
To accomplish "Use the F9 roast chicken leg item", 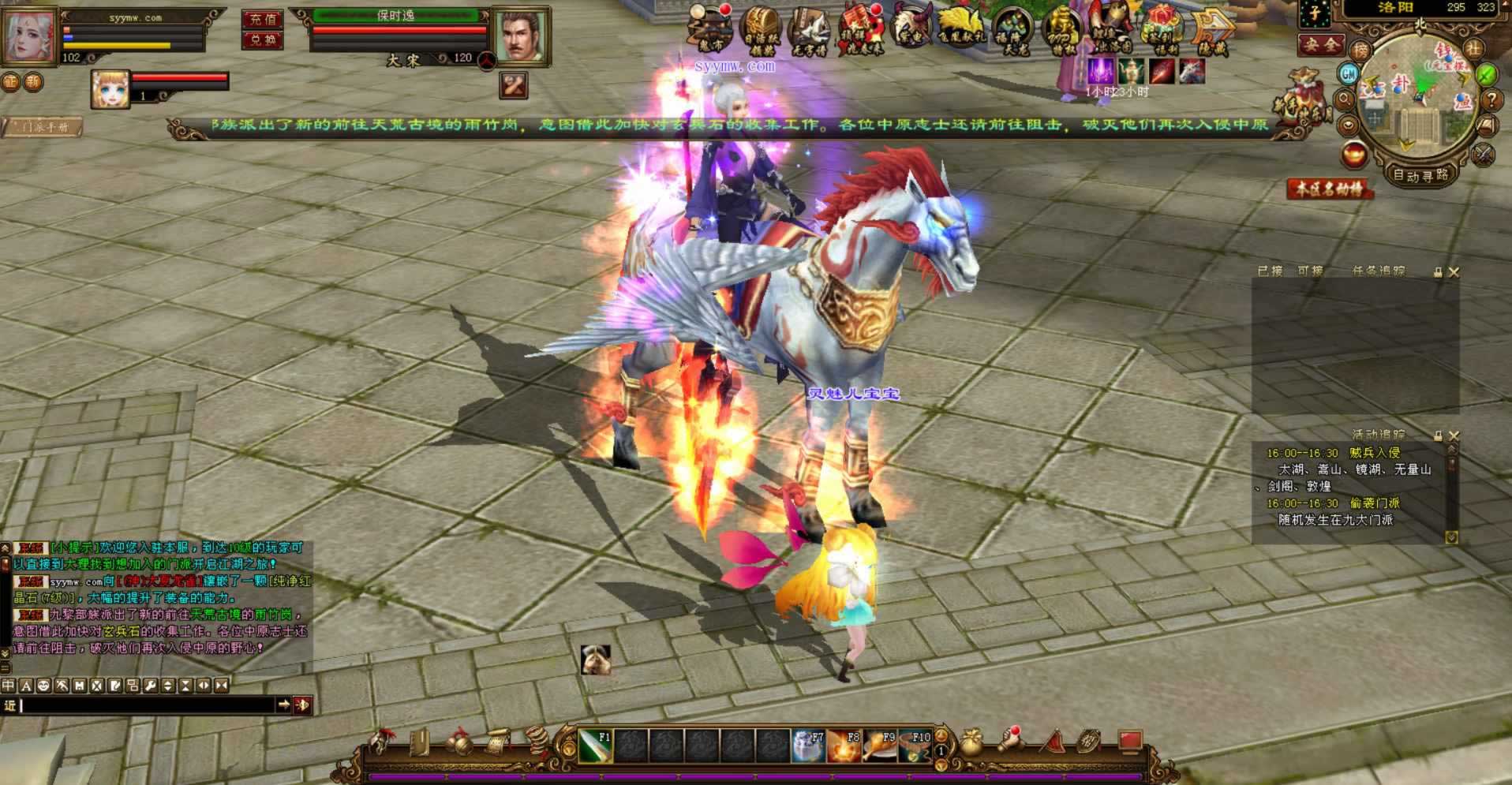I will (880, 746).
